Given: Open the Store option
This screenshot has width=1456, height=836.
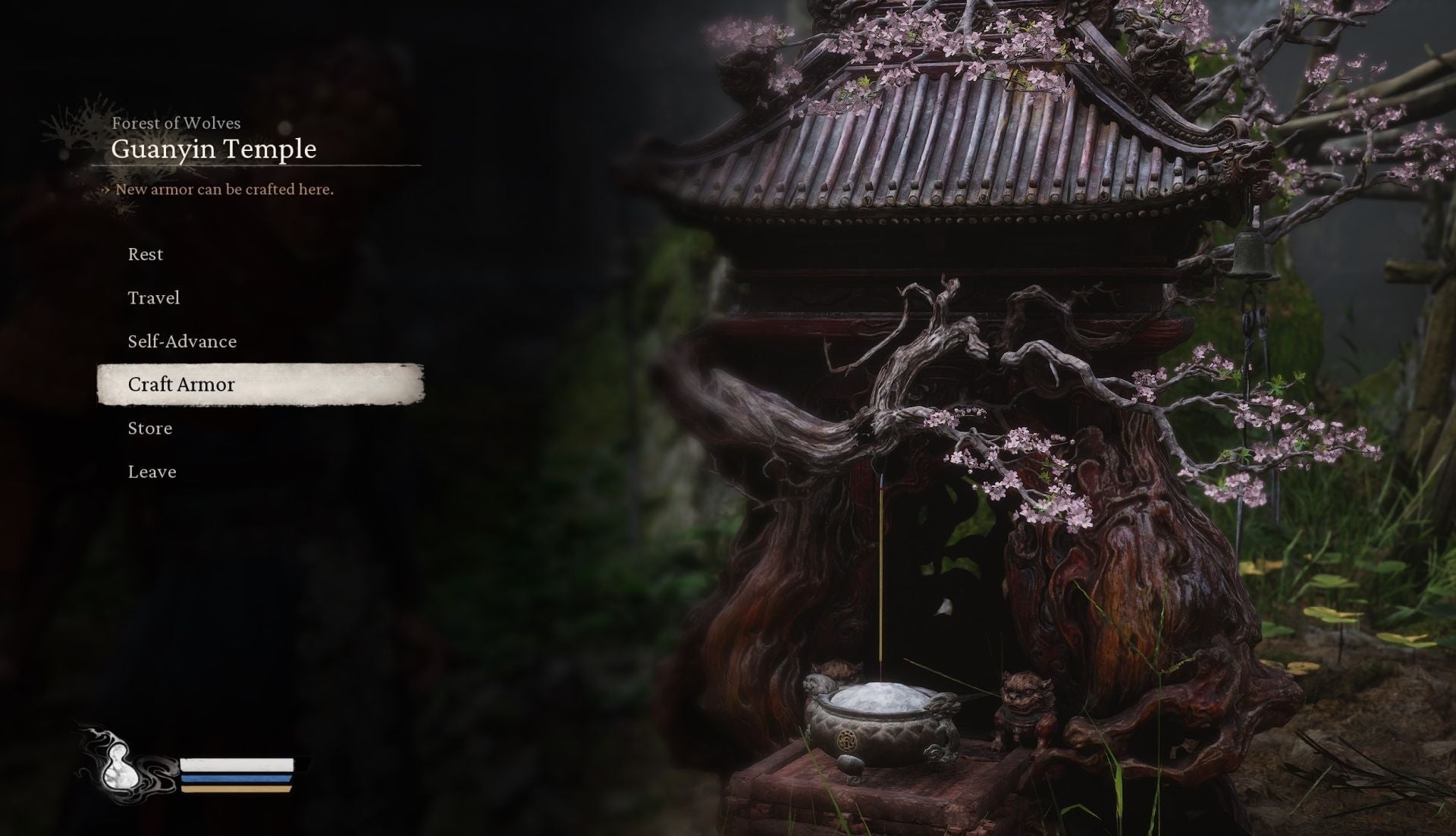Looking at the screenshot, I should tap(150, 428).
